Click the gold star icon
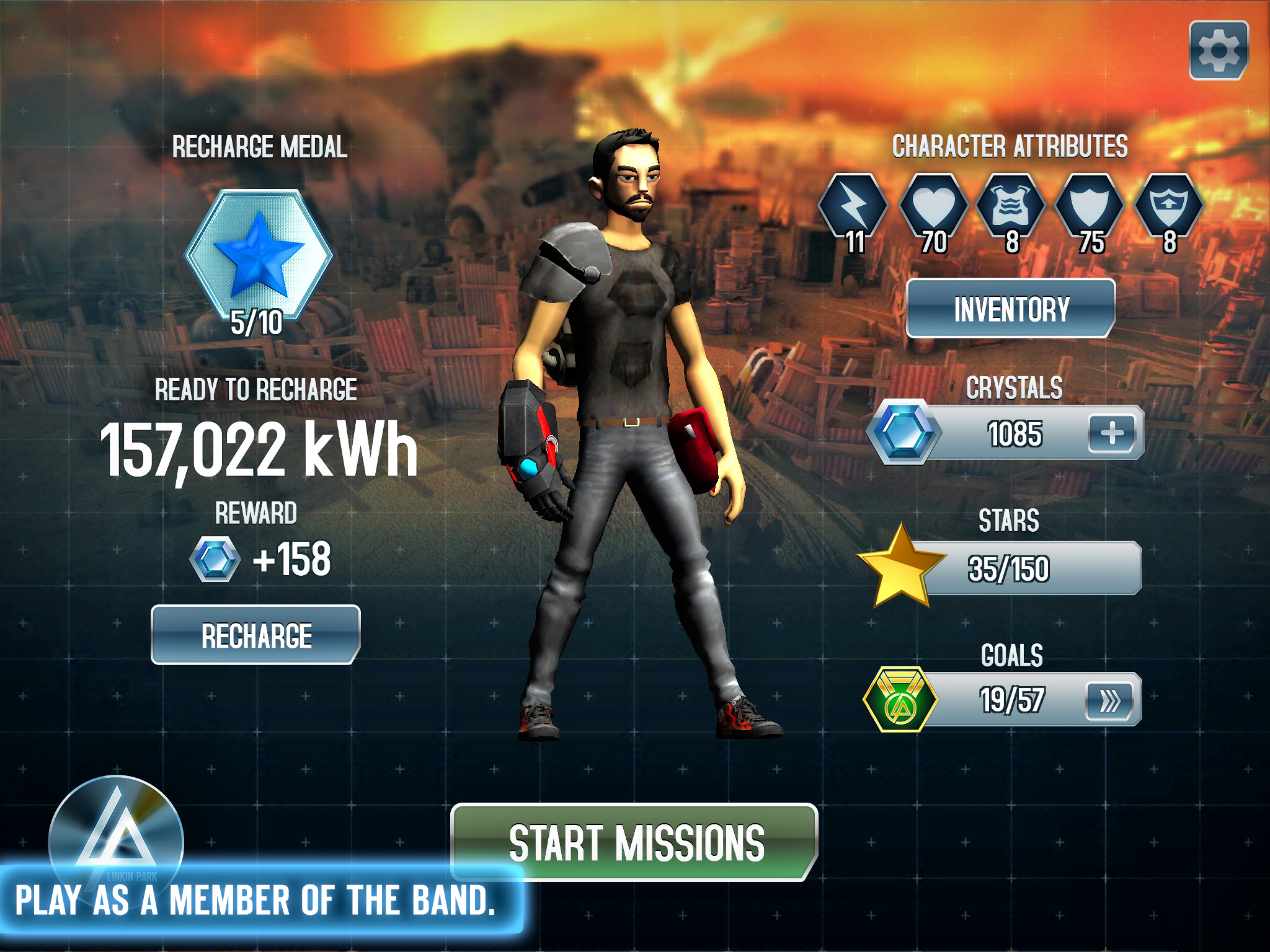 [900, 566]
